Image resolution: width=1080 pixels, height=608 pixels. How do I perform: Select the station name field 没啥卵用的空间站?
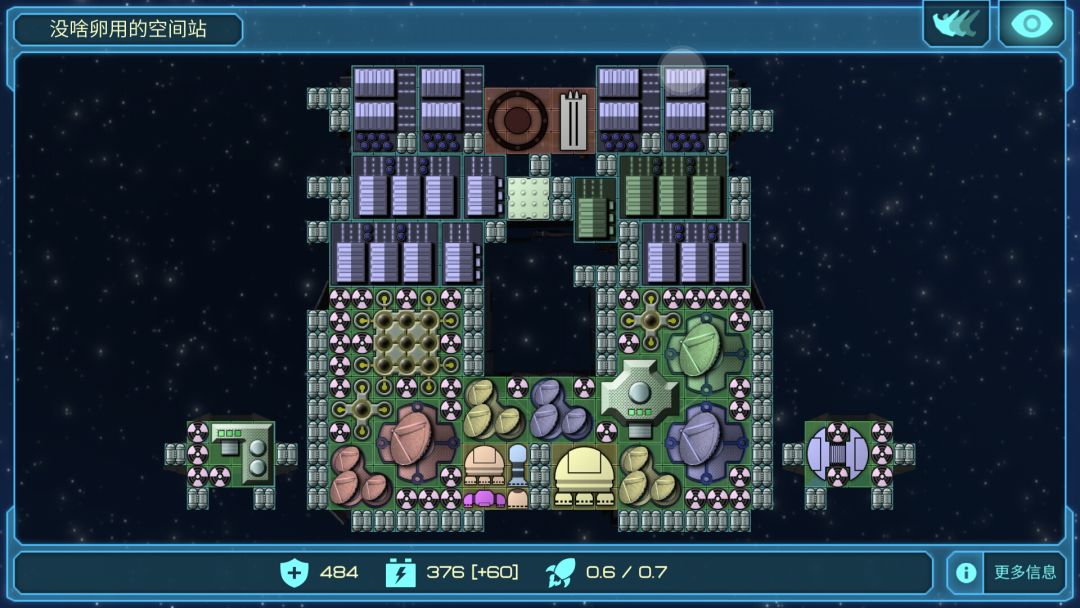[x=128, y=29]
